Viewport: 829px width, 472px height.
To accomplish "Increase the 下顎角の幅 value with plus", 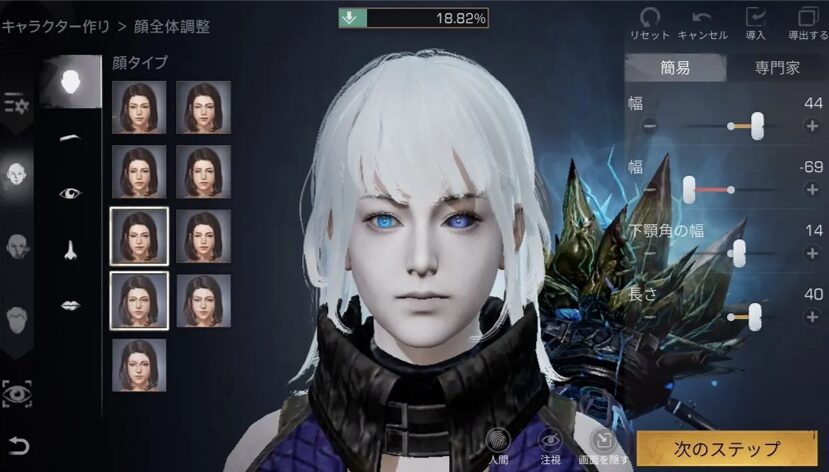I will coord(812,254).
